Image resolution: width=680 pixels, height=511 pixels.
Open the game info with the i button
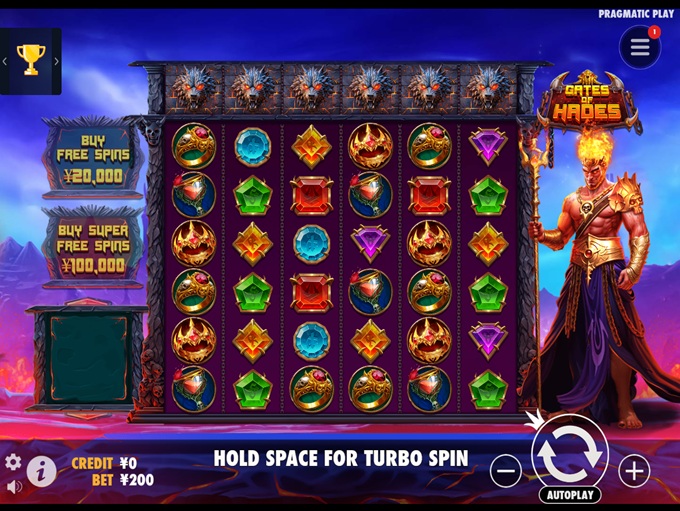41,471
